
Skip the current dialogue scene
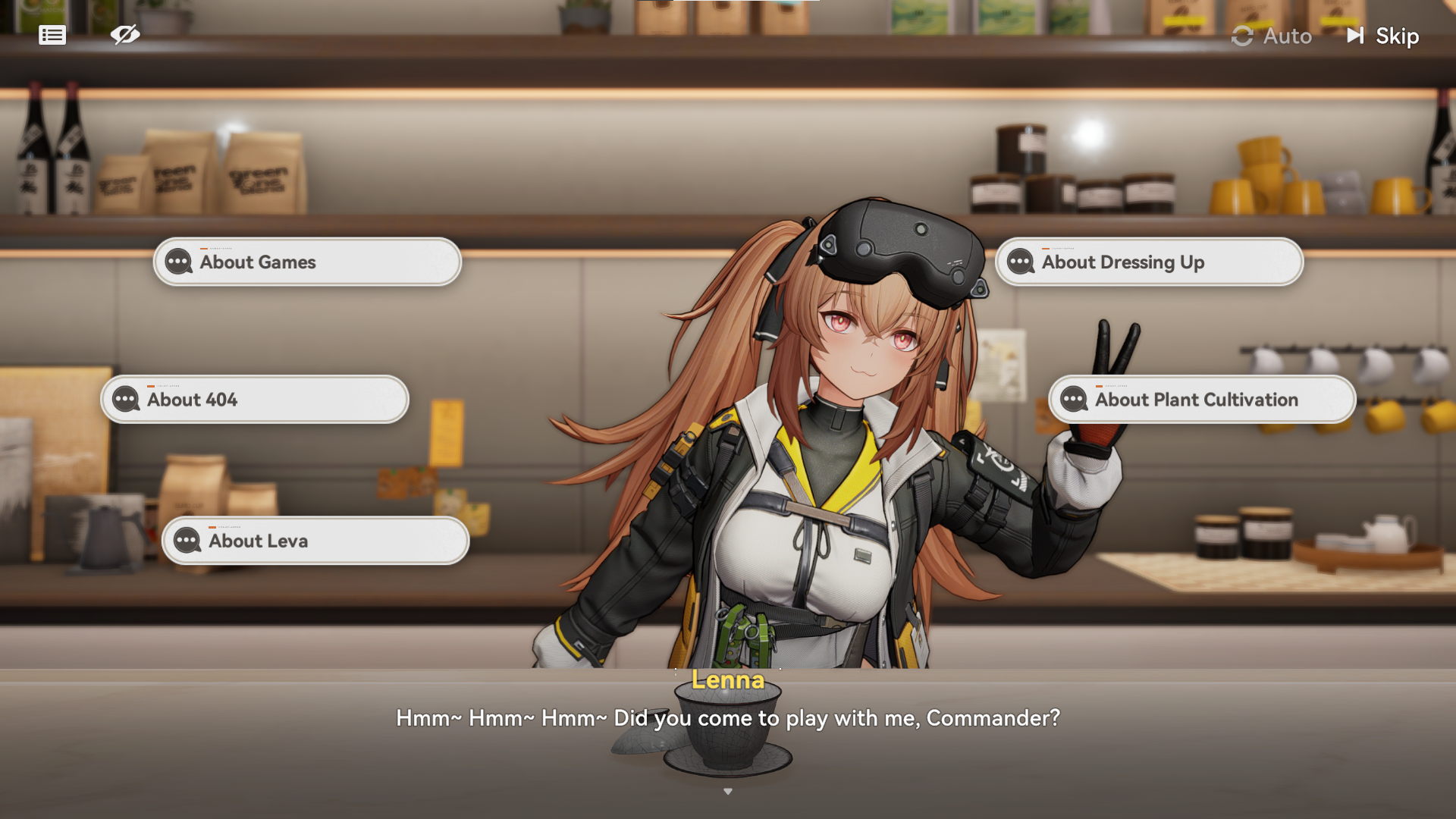click(1383, 36)
